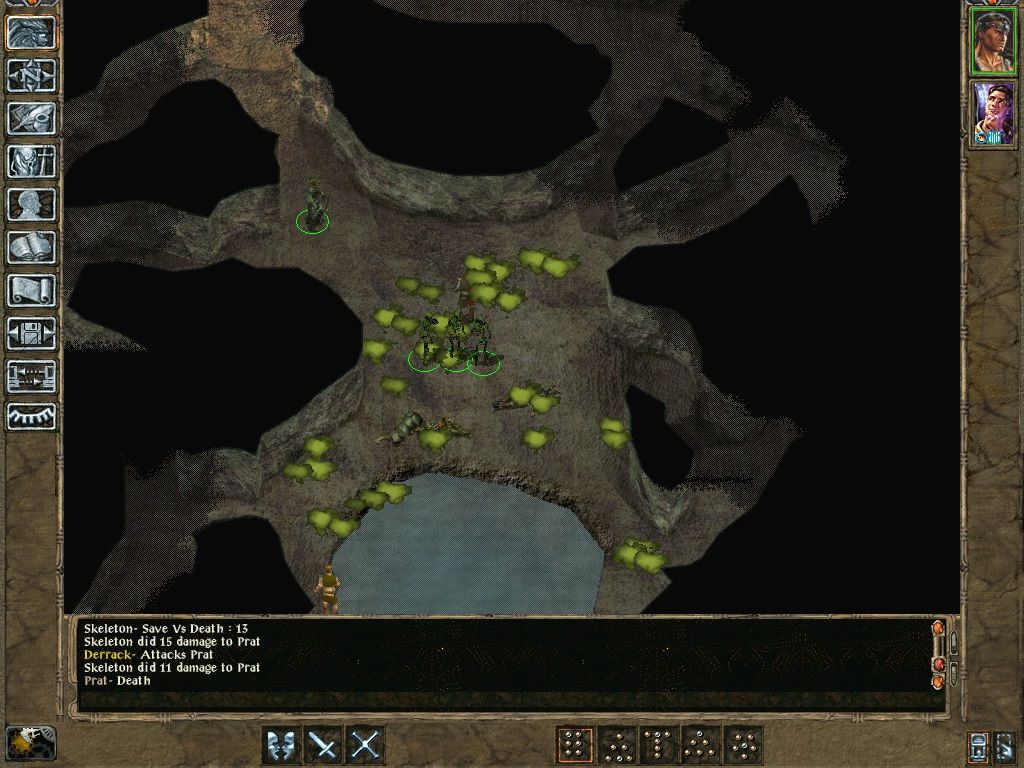
Task: Open the priest scroll button
Action: (32, 290)
